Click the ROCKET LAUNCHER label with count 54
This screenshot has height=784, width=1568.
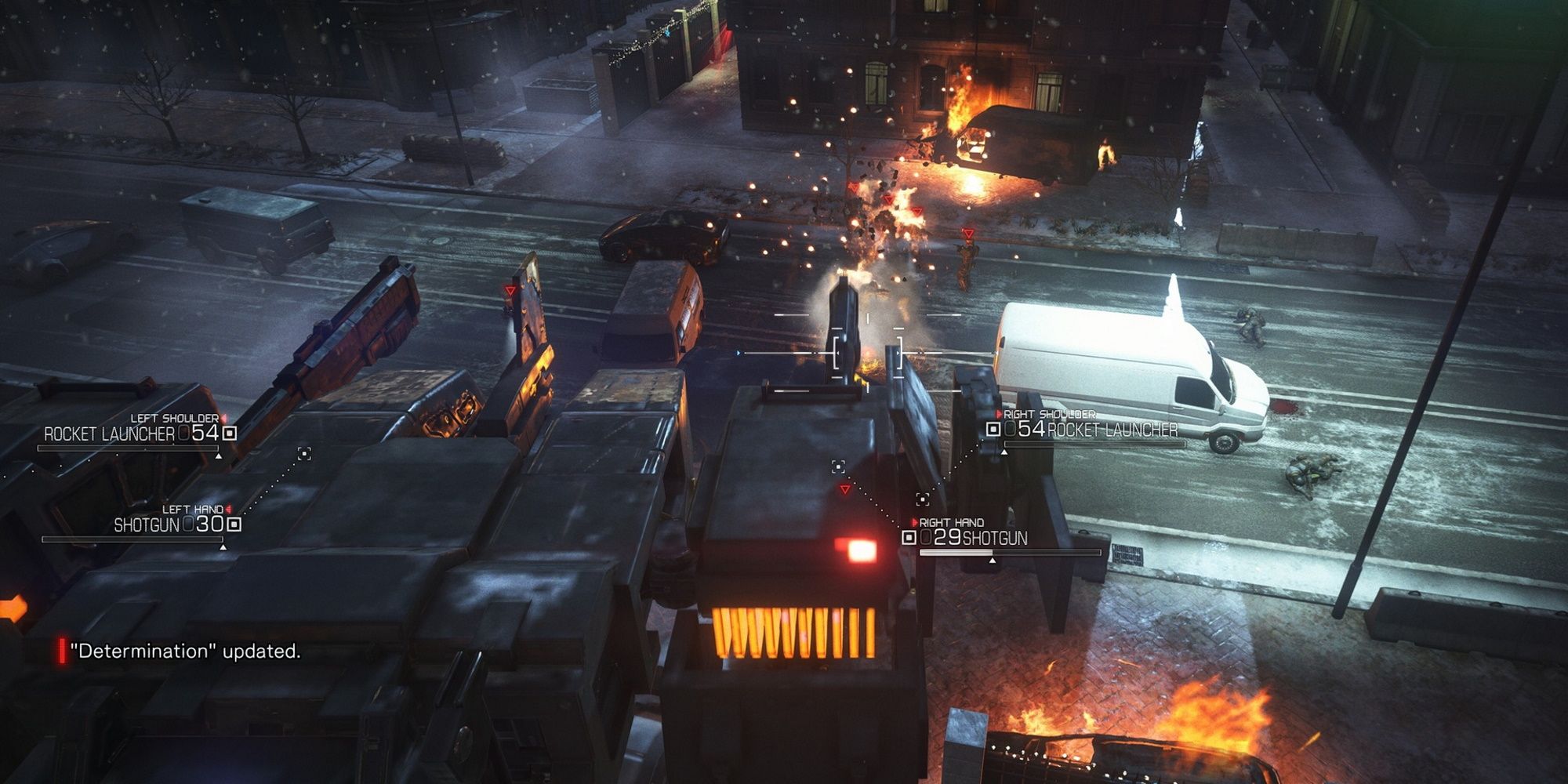click(109, 434)
